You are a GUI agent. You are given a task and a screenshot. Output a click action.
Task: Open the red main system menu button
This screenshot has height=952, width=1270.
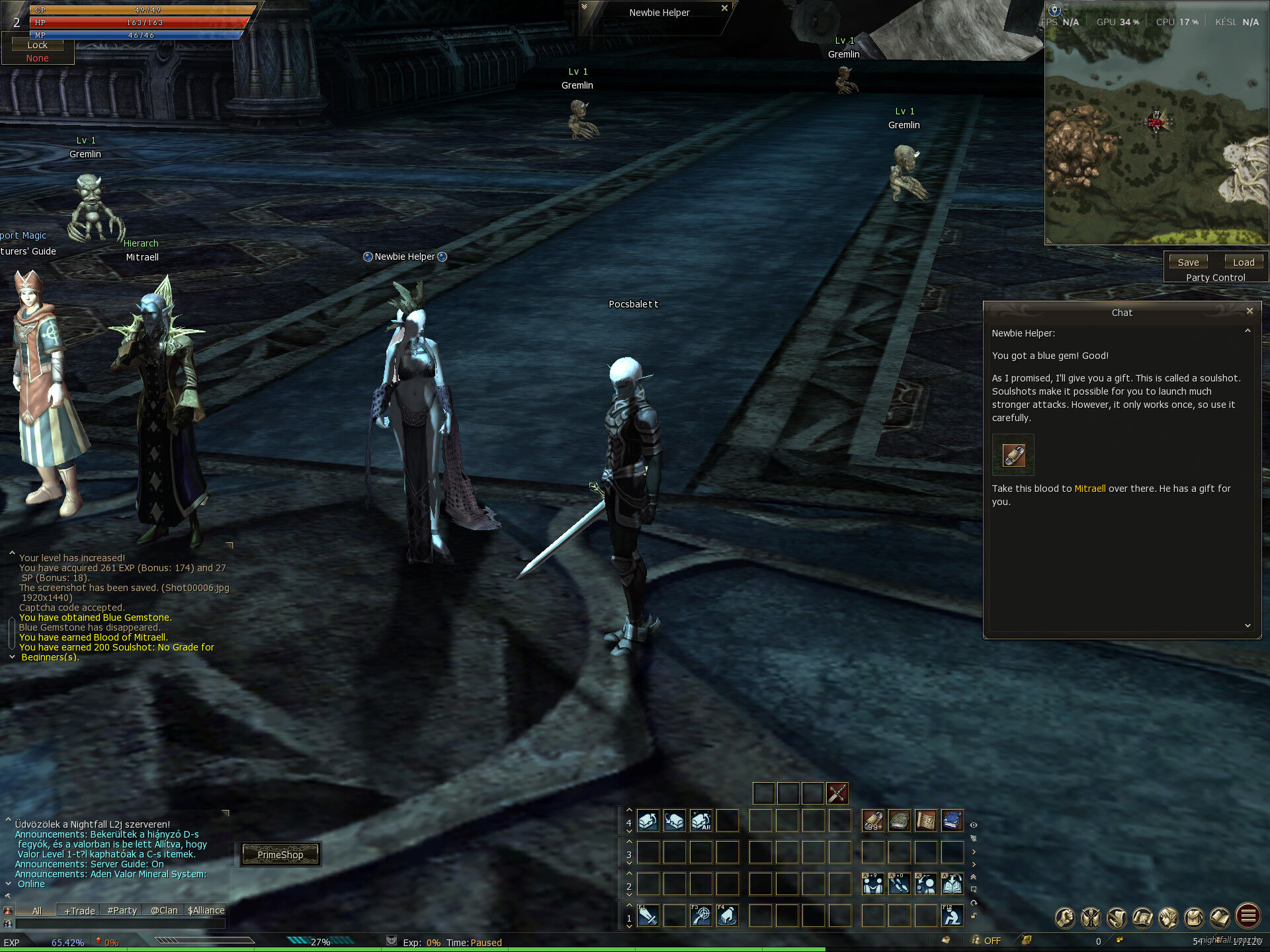click(1248, 916)
